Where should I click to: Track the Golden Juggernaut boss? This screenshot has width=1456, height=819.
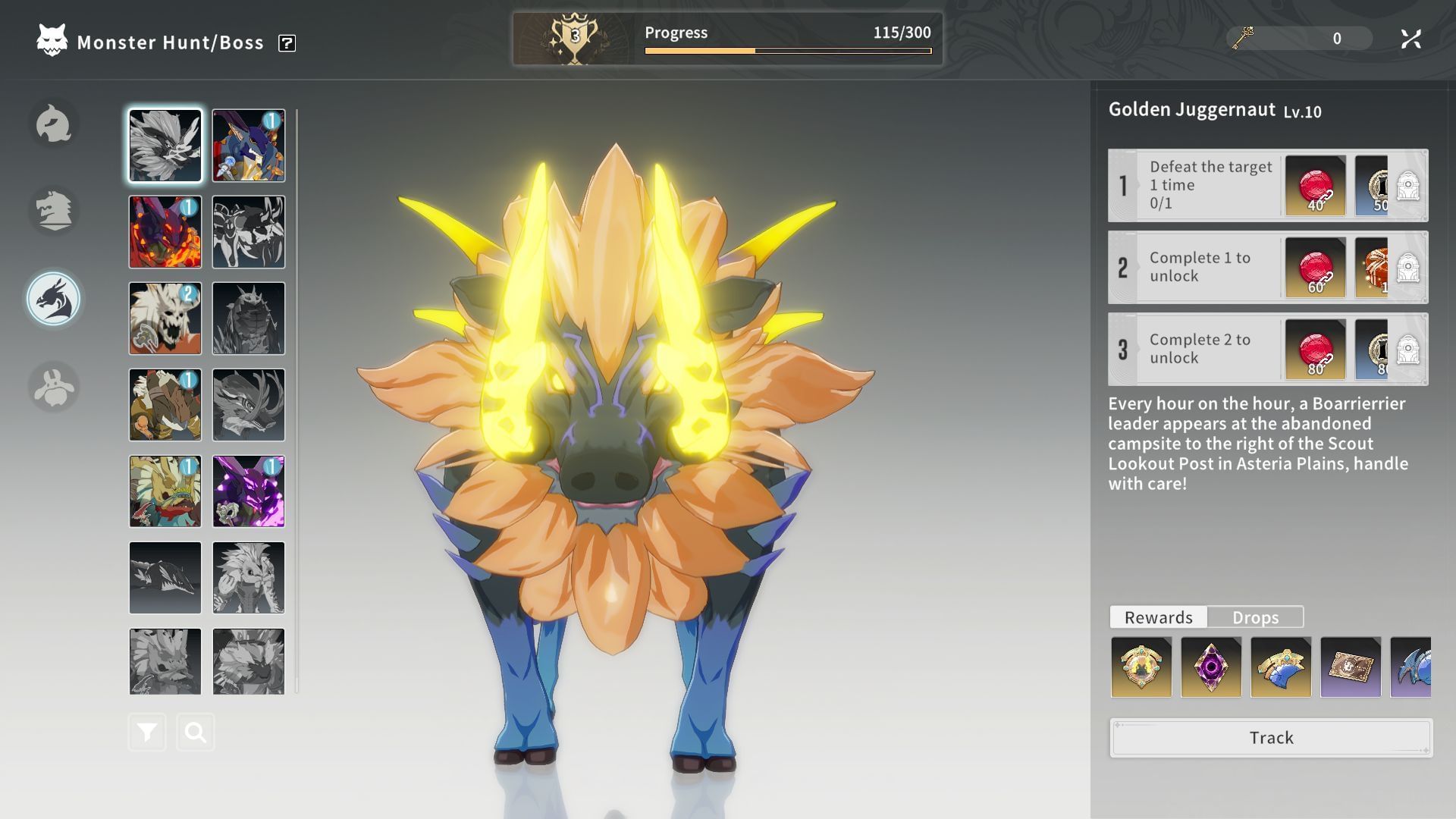click(x=1271, y=738)
